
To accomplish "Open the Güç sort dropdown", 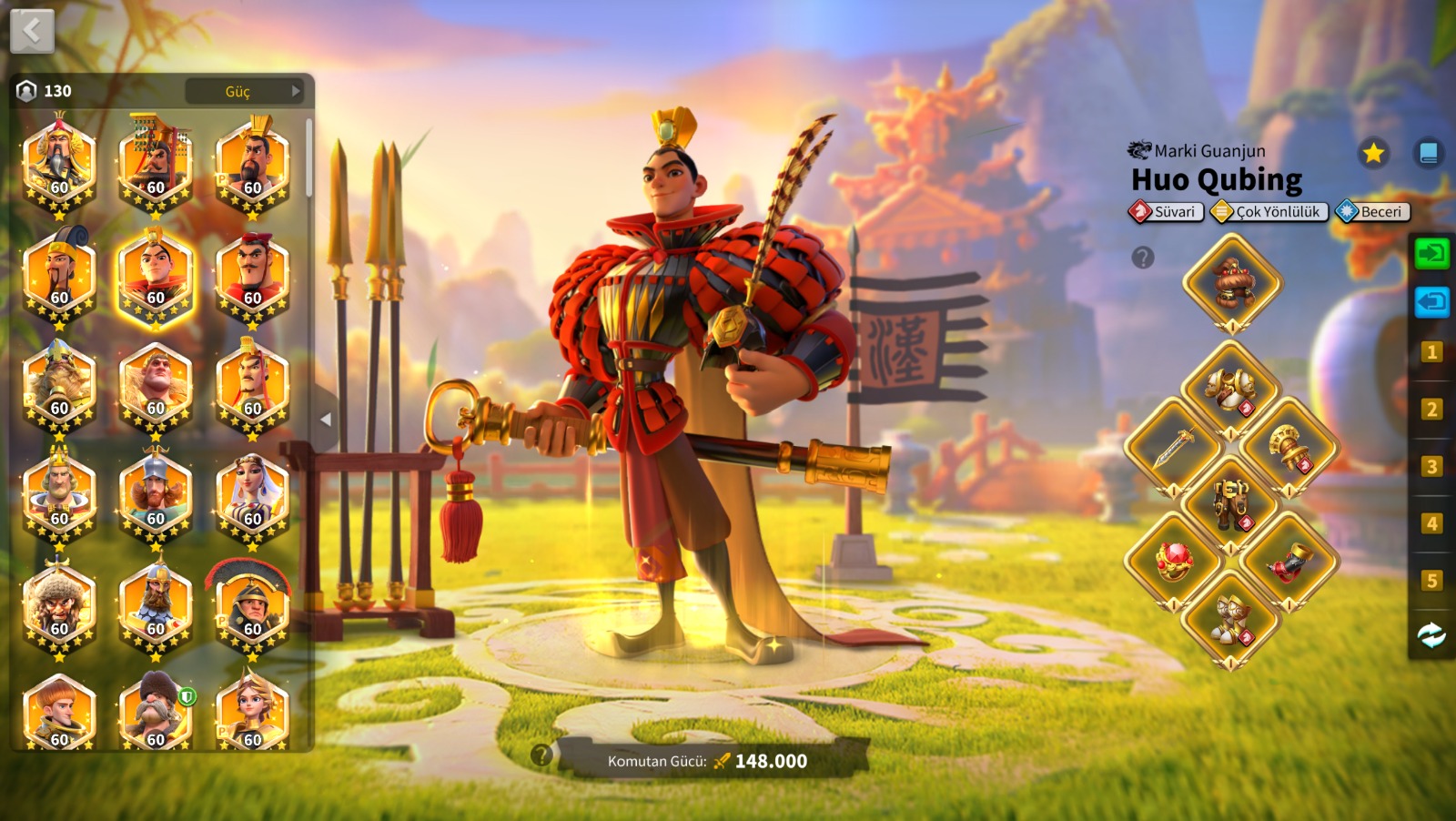I will (245, 91).
